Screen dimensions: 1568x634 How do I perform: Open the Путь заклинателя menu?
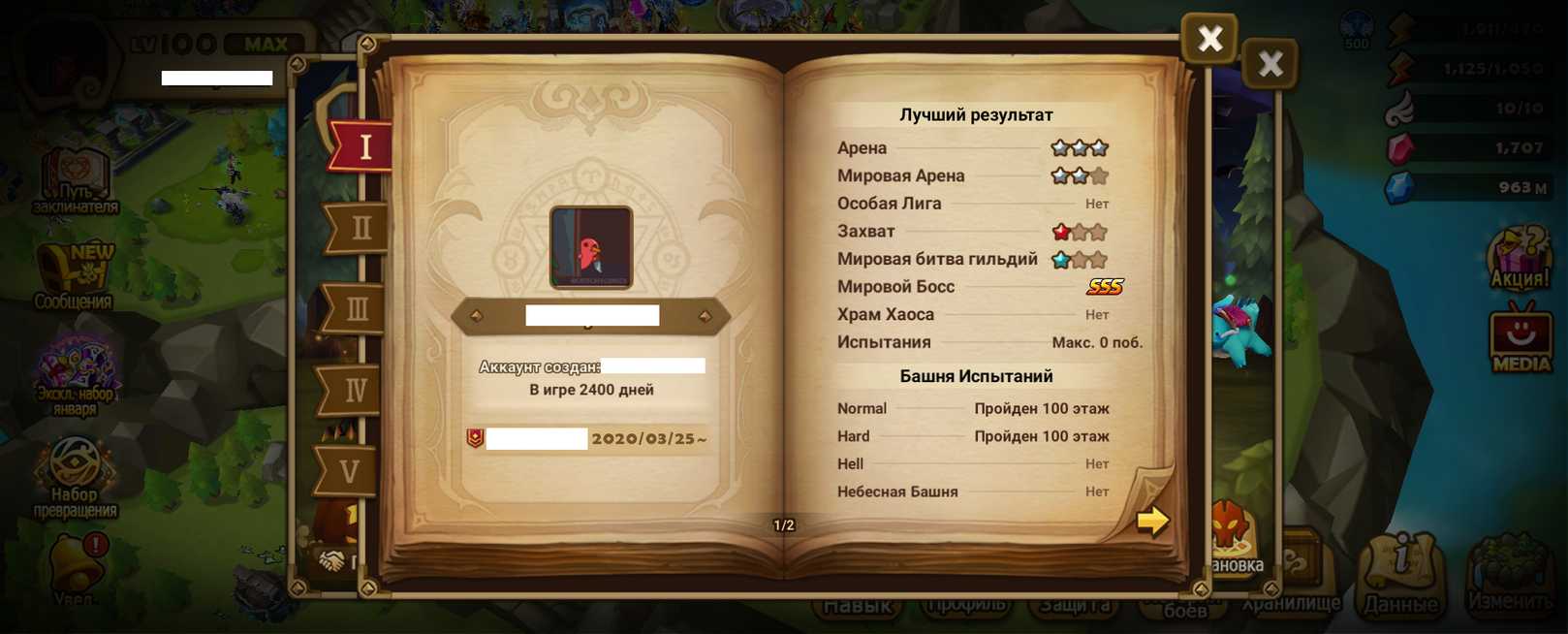[x=76, y=181]
